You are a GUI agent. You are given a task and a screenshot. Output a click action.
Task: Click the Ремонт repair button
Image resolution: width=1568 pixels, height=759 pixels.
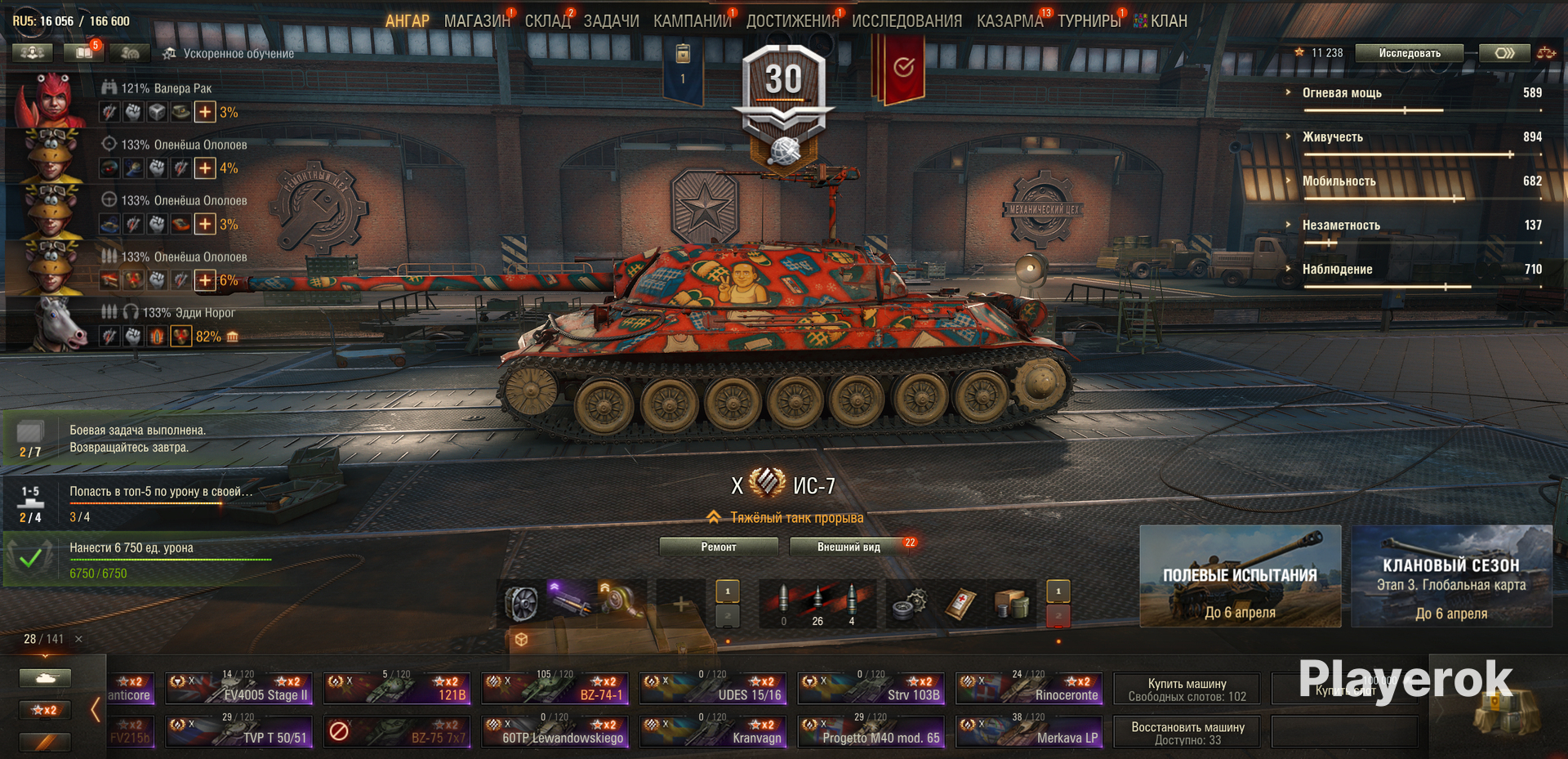[719, 547]
